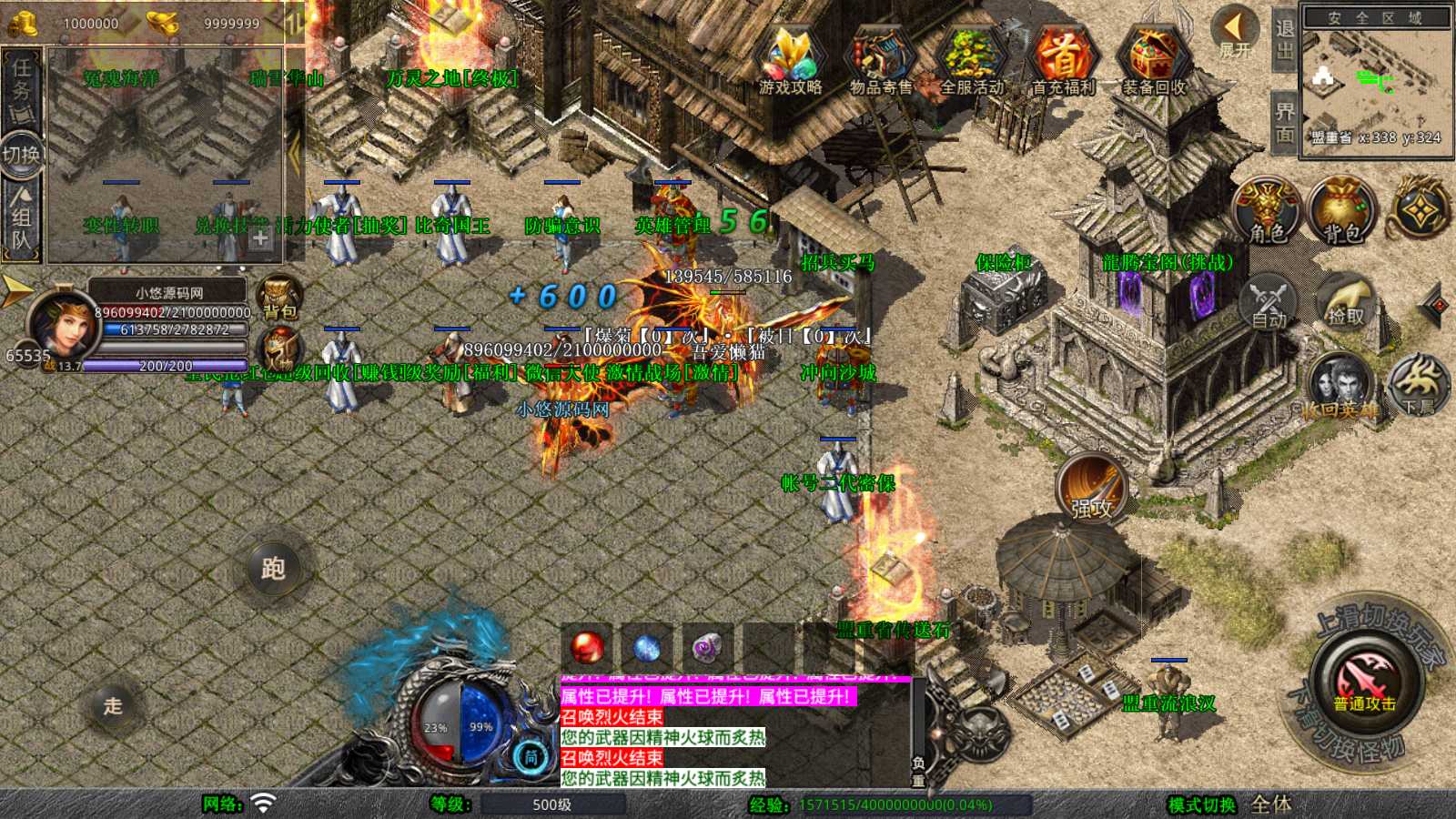Open the 全服活动 server events
Viewport: 1456px width, 819px height.
point(972,60)
